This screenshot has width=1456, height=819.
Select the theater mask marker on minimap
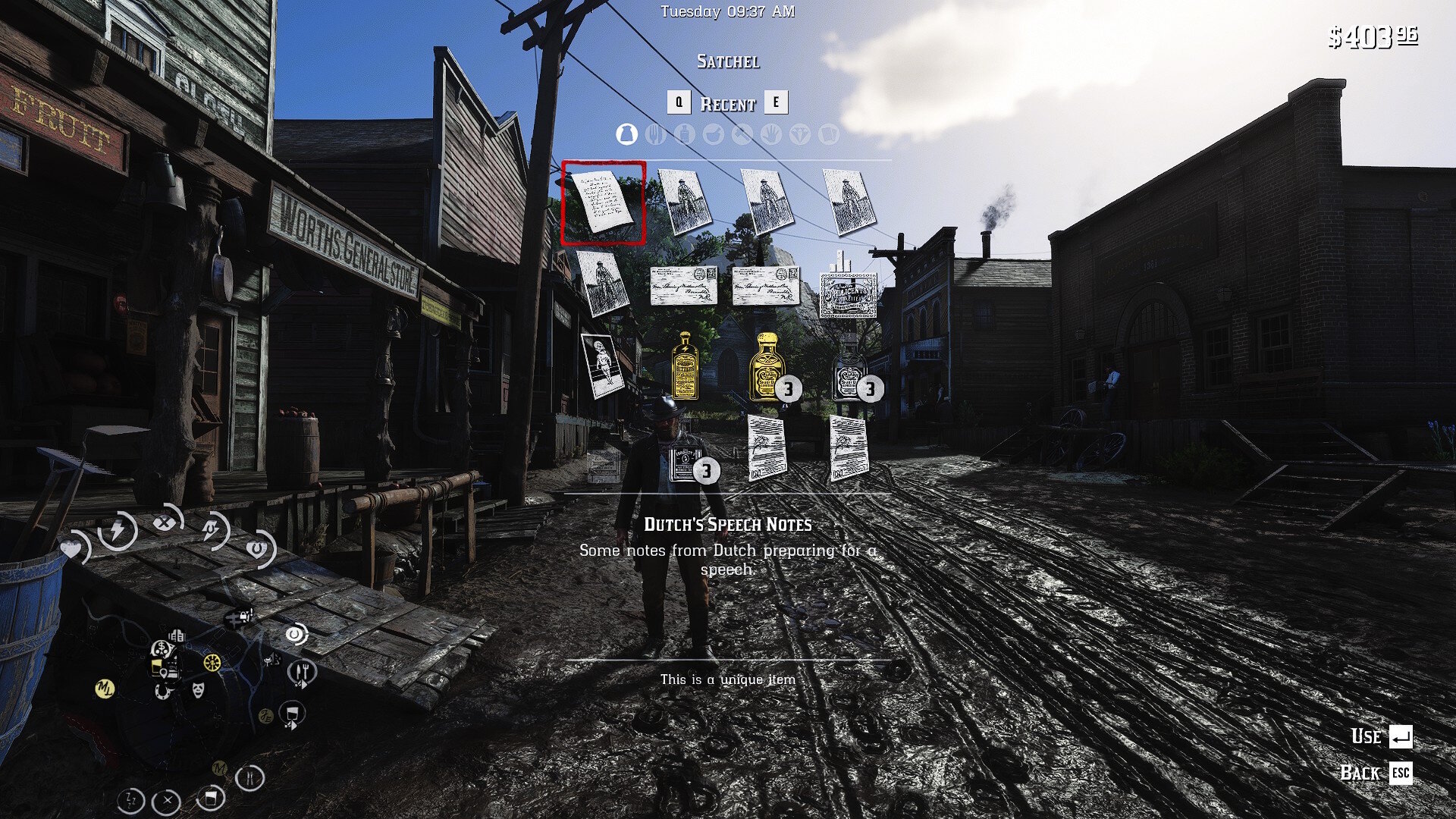(198, 690)
